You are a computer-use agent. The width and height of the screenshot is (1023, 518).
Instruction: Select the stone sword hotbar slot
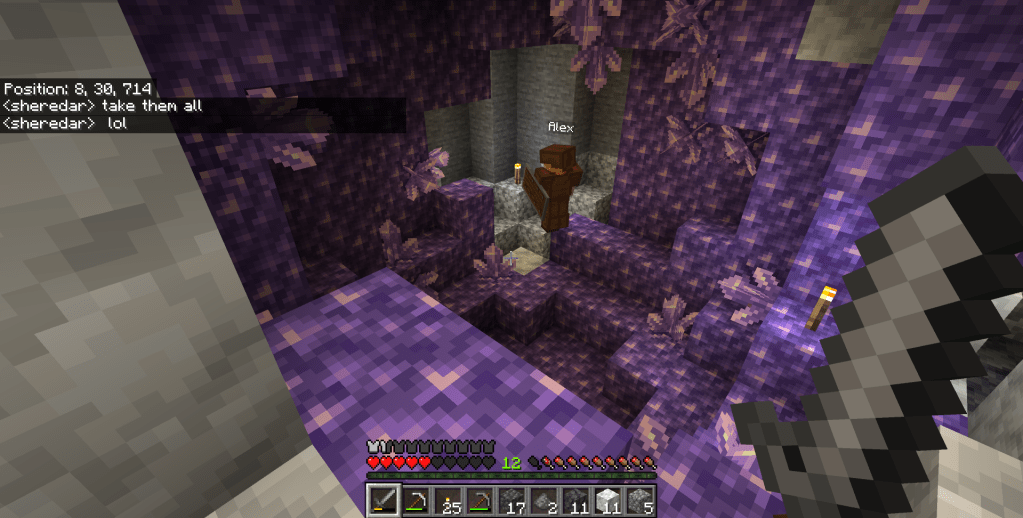click(383, 499)
